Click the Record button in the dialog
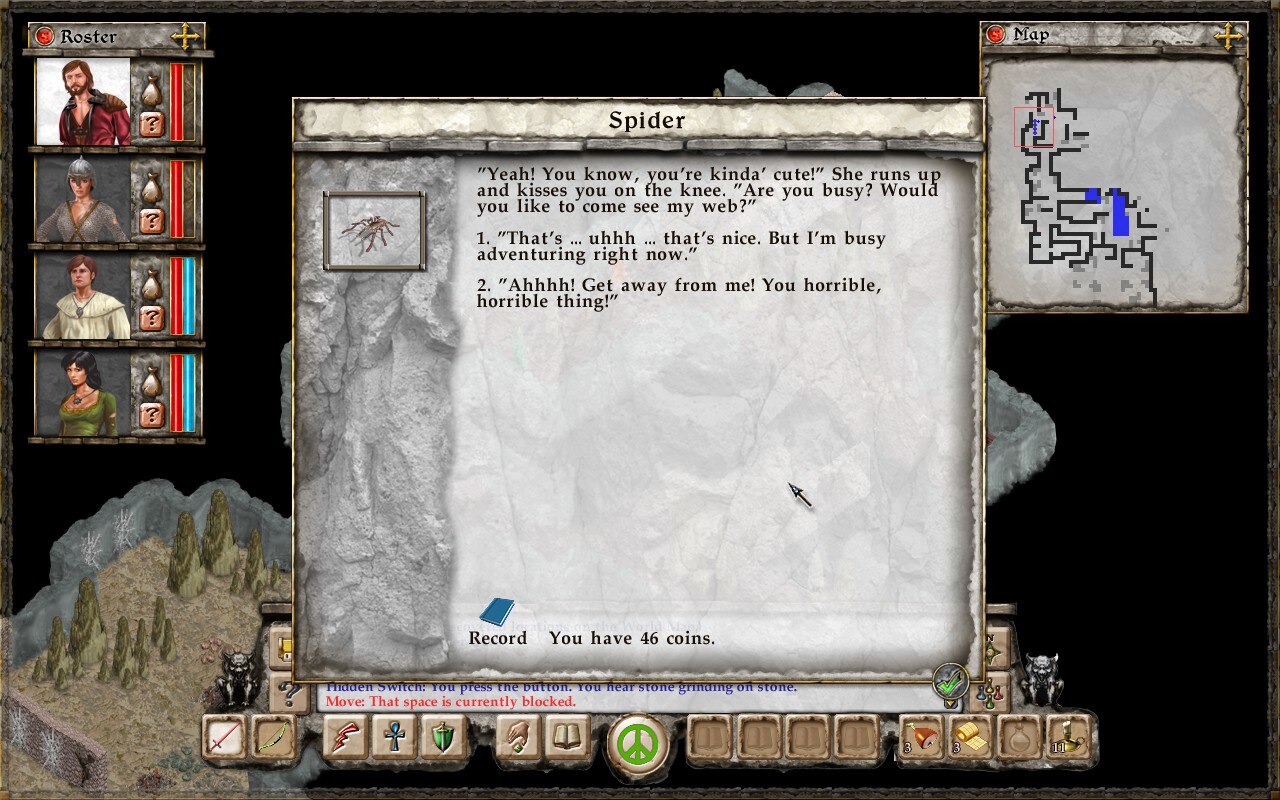This screenshot has width=1280, height=800. [x=498, y=638]
